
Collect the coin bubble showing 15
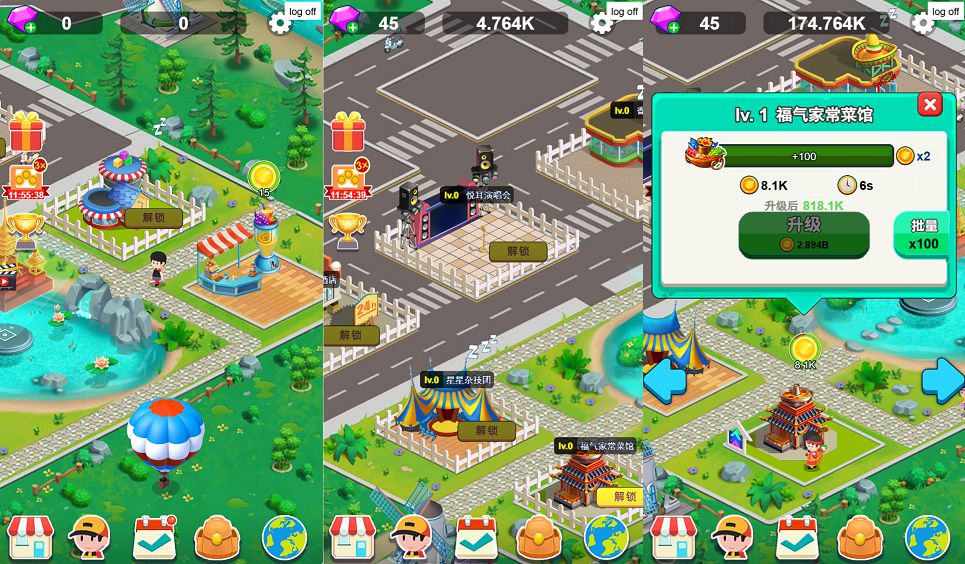pyautogui.click(x=264, y=176)
